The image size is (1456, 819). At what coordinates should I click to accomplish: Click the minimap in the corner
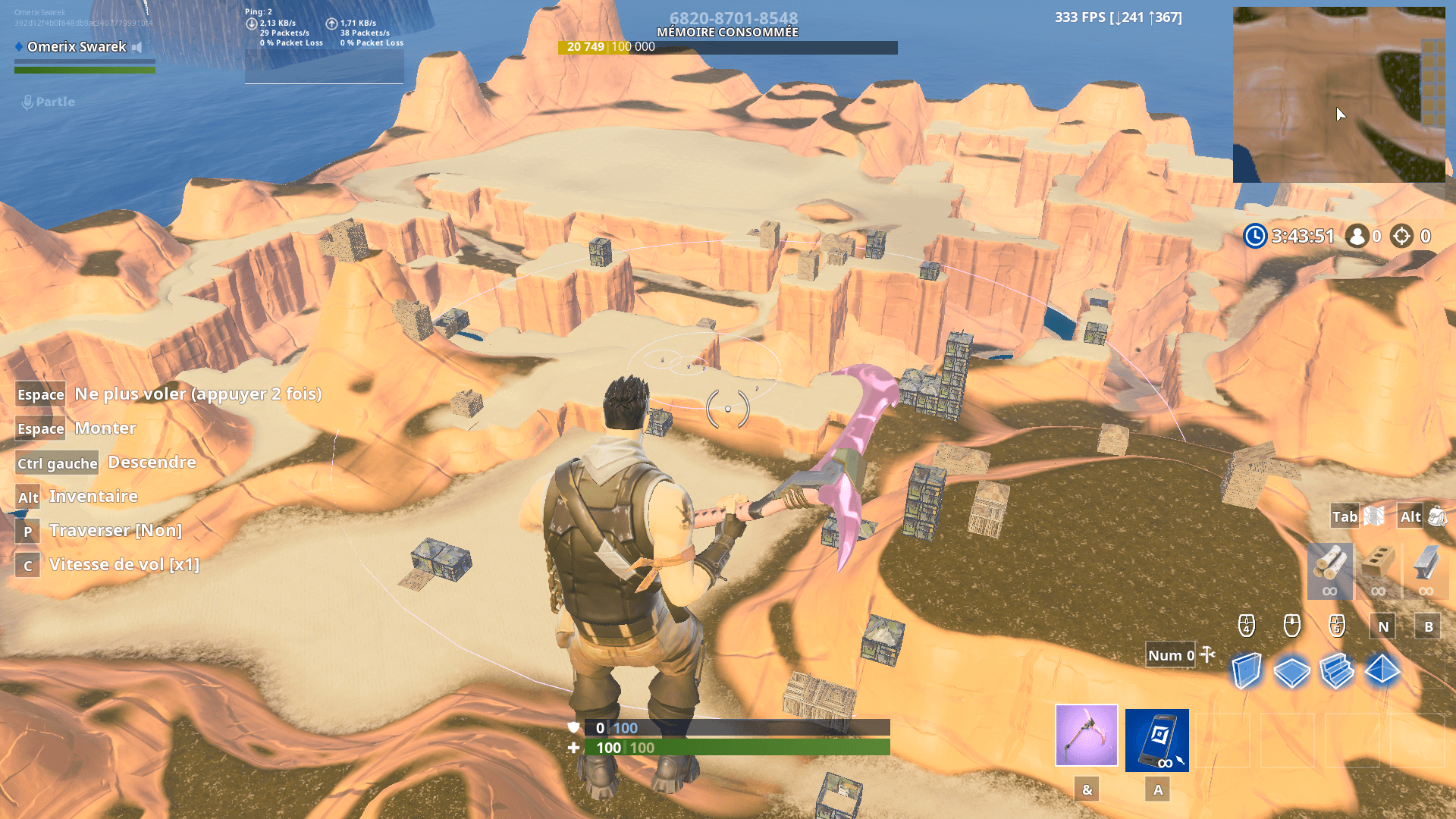pyautogui.click(x=1338, y=95)
